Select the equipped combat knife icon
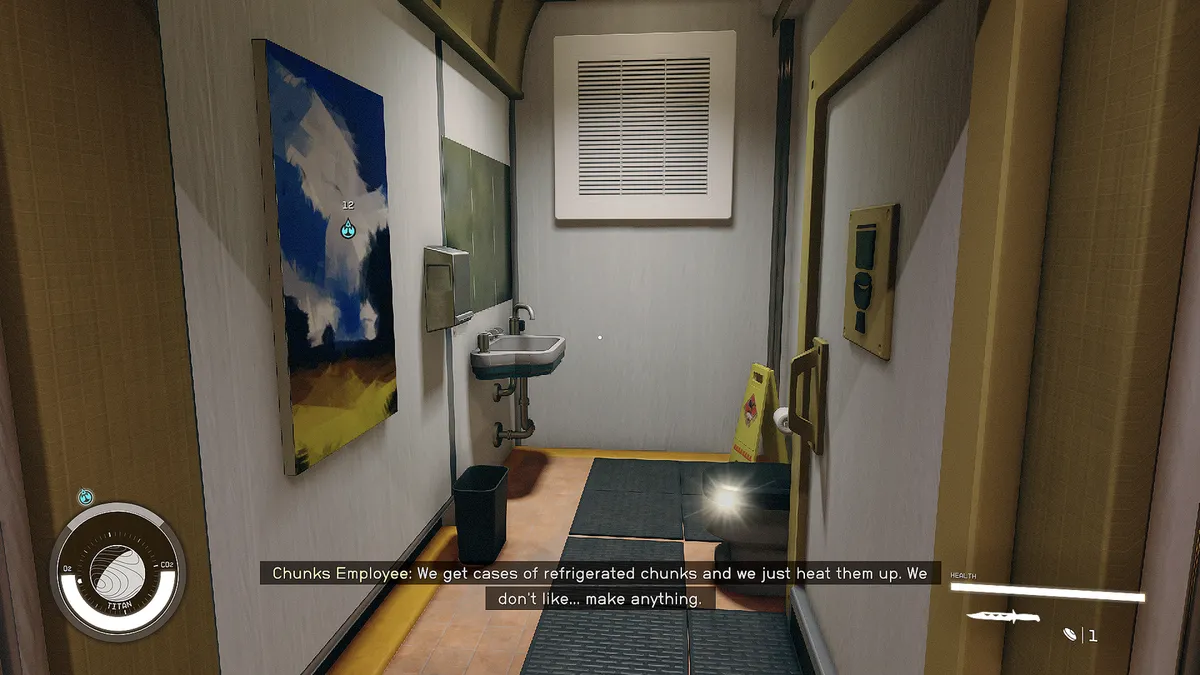Viewport: 1200px width, 675px height. tap(1002, 617)
